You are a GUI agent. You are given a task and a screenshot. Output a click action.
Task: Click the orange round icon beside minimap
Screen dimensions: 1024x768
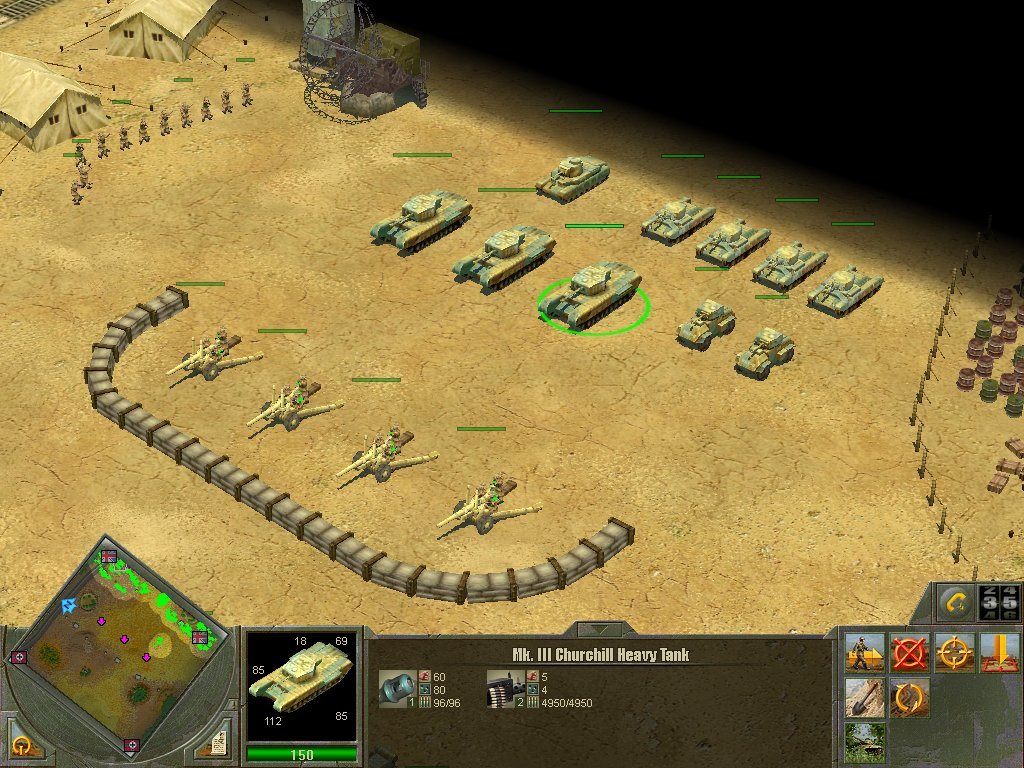click(x=22, y=745)
